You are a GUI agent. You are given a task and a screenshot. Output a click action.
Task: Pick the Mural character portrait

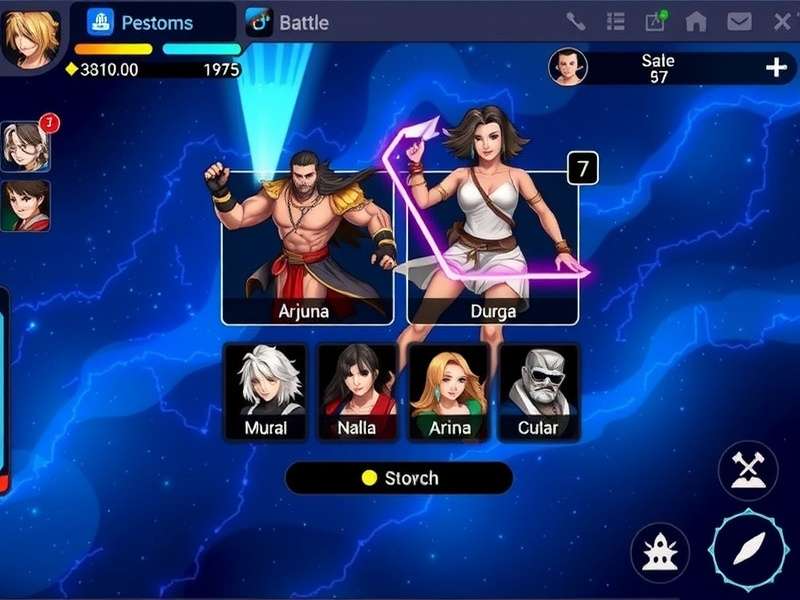(x=265, y=392)
